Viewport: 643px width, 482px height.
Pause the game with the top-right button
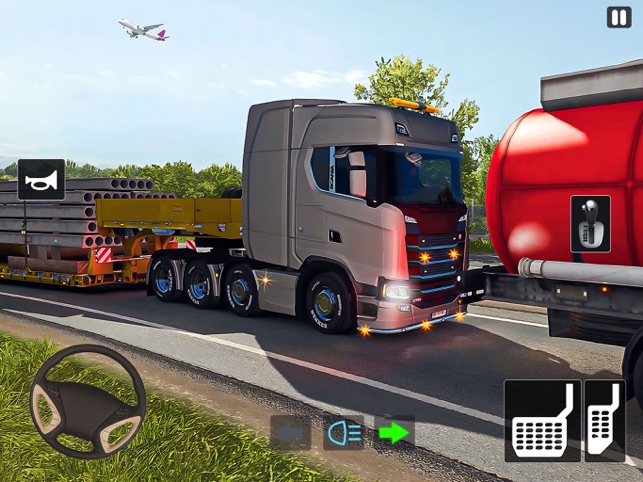[619, 17]
